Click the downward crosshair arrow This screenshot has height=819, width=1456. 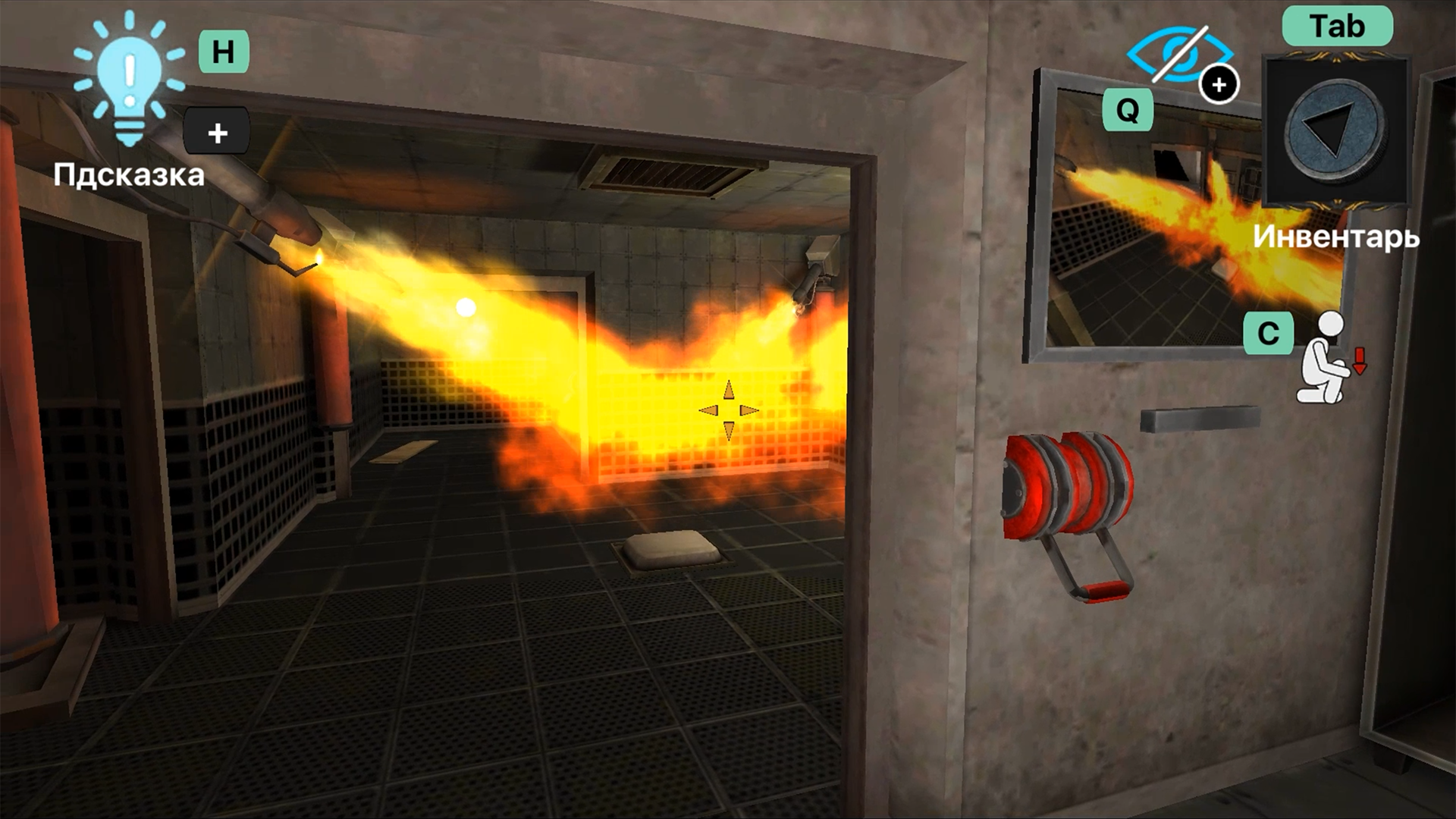pyautogui.click(x=728, y=429)
